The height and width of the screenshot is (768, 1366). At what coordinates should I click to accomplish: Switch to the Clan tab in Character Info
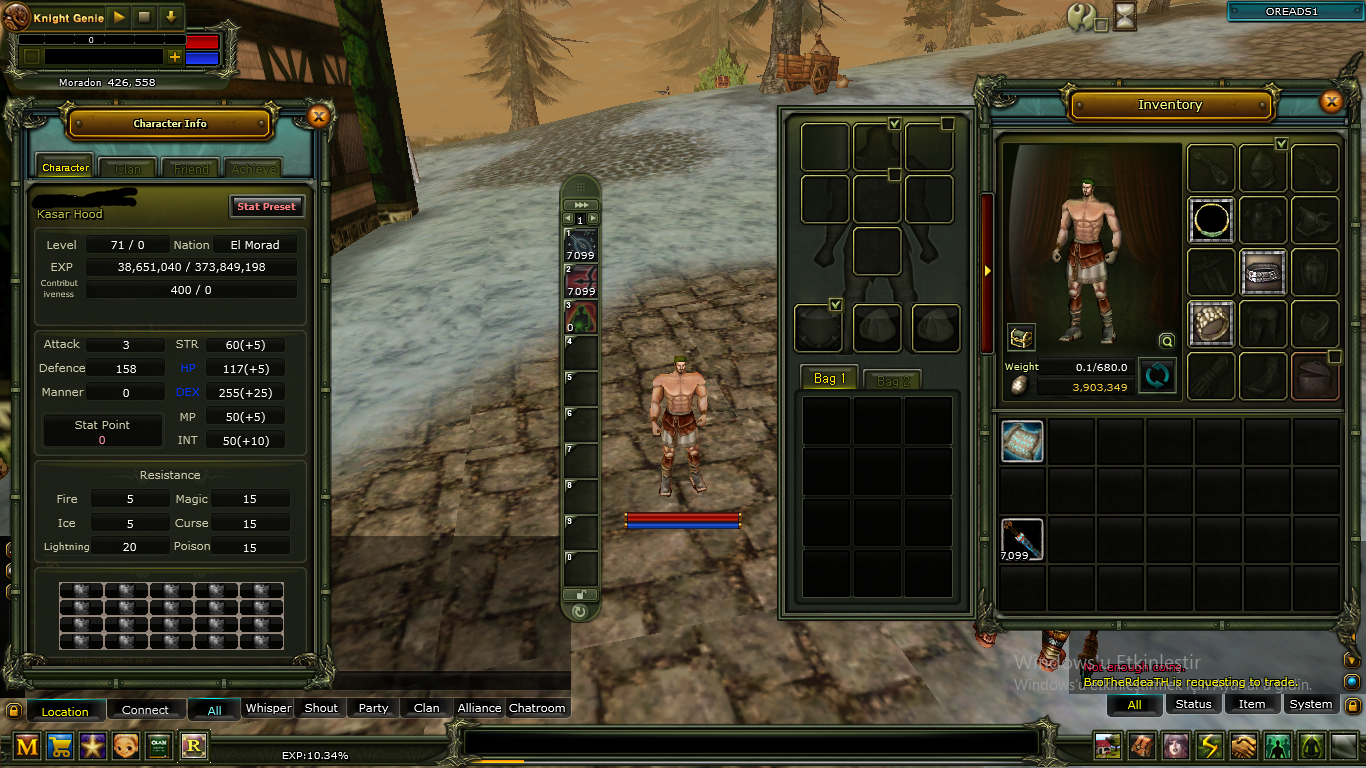[x=128, y=169]
